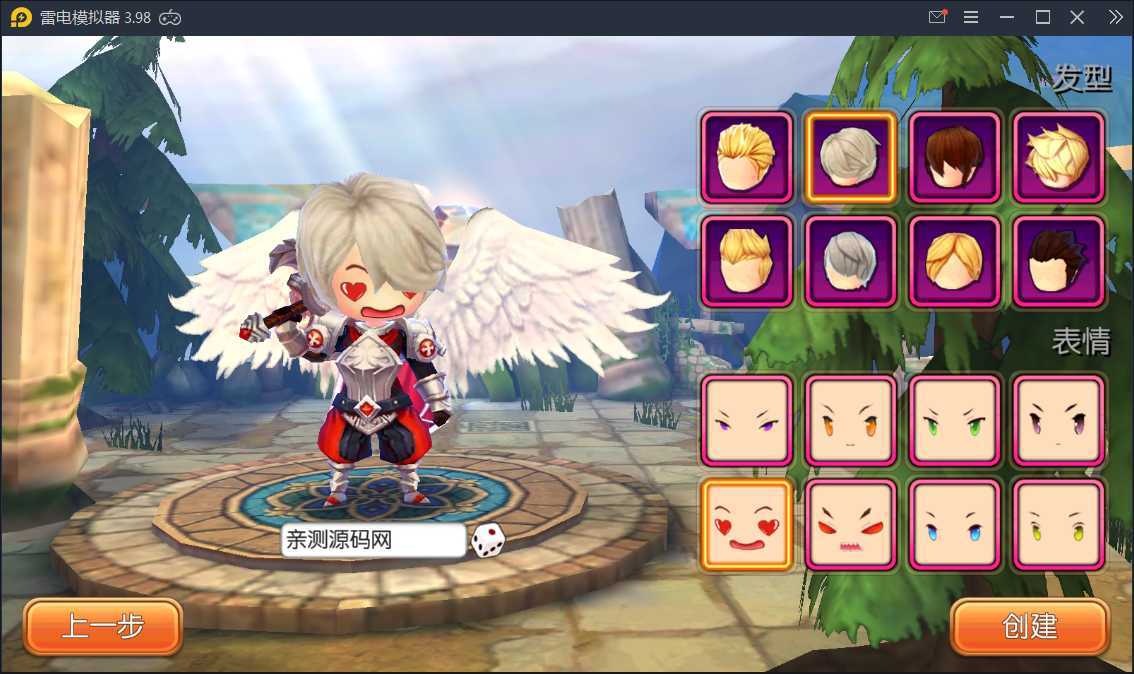Pick the heart-eyes smiling expression
This screenshot has height=674, width=1134.
[x=746, y=525]
